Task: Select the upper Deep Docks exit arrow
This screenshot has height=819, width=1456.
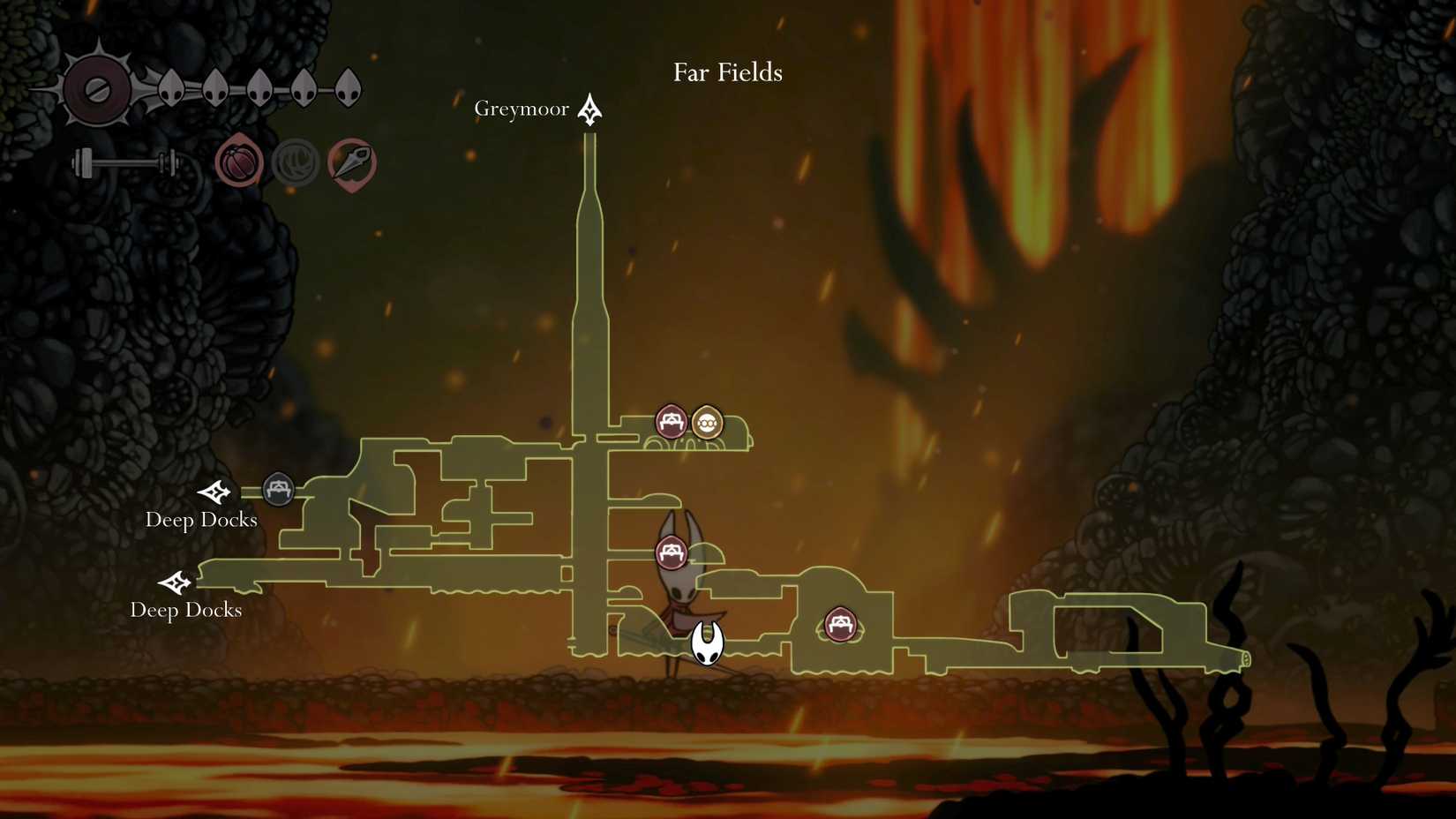Action: [214, 494]
